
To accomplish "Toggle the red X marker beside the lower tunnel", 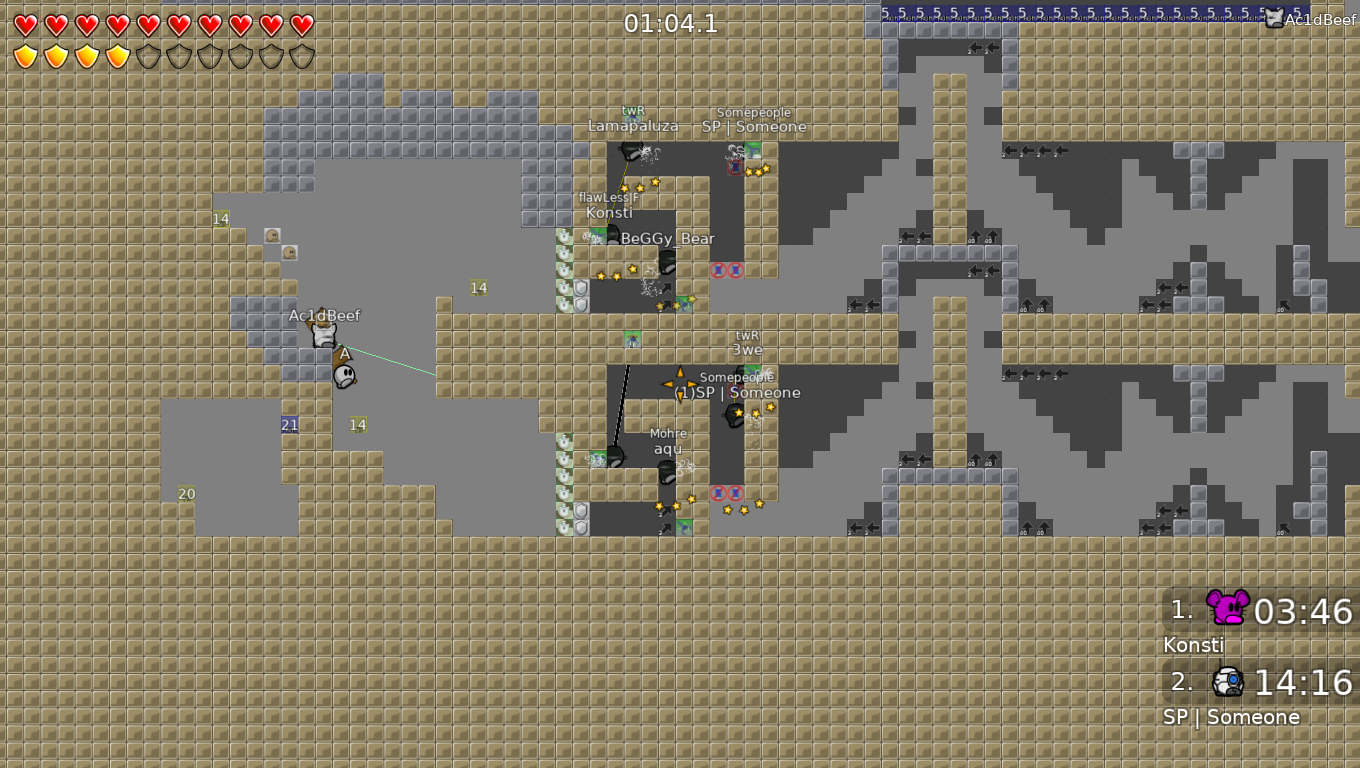I will click(x=718, y=494).
